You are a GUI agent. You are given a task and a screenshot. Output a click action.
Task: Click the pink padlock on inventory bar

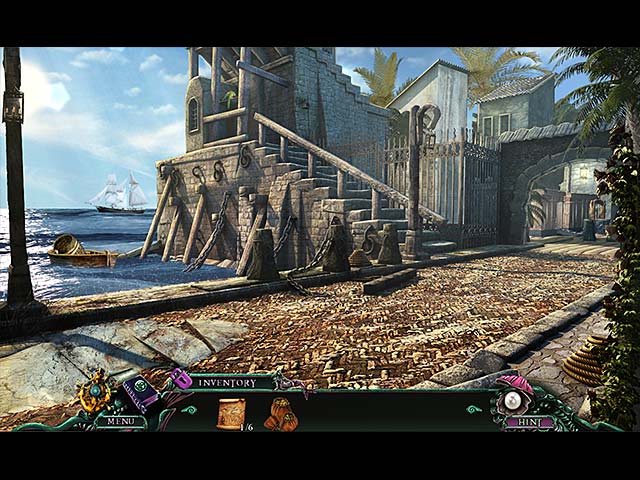pos(181,379)
